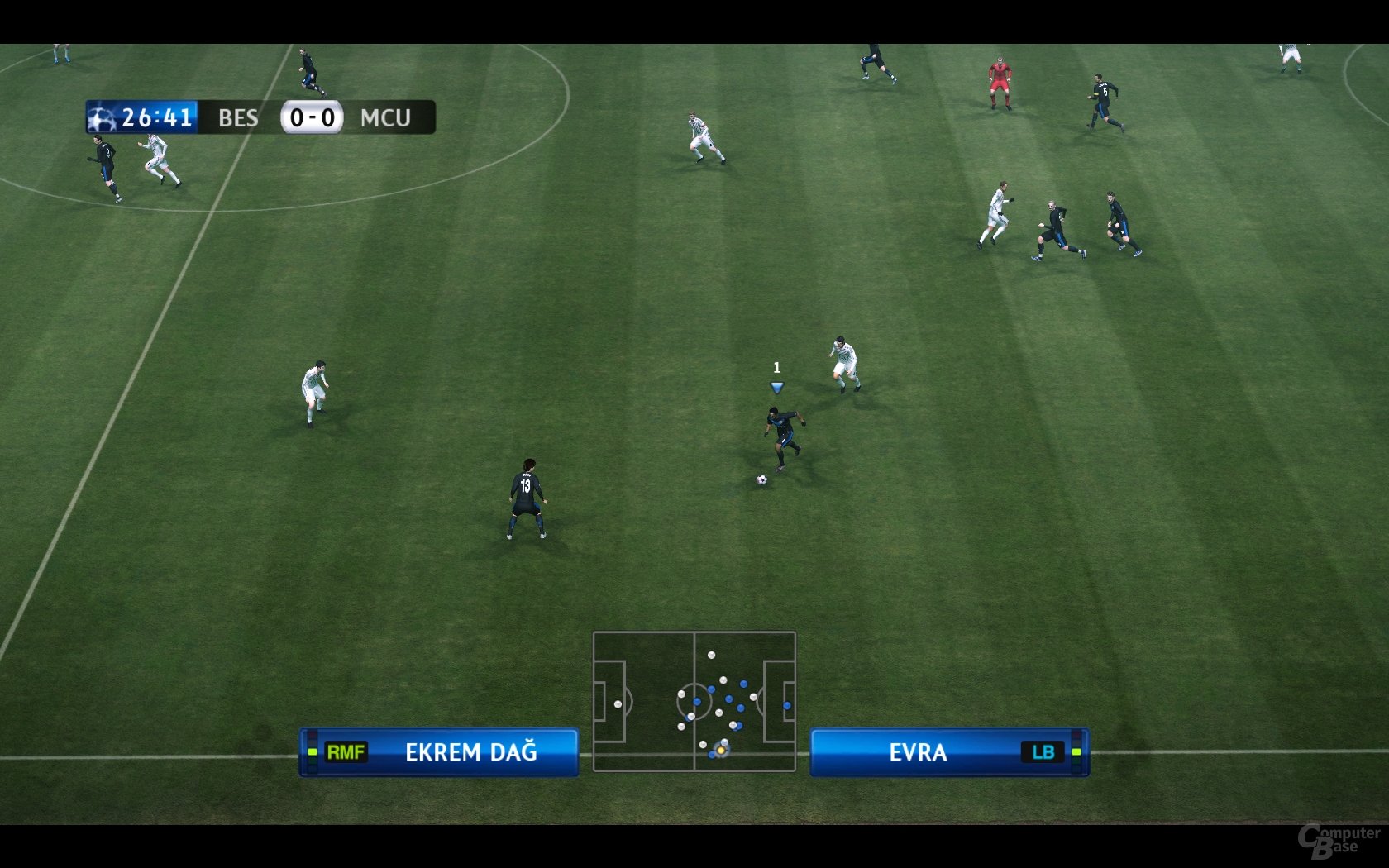Image resolution: width=1389 pixels, height=868 pixels.
Task: Click the blue cursor triangle above the player
Action: pos(776,385)
